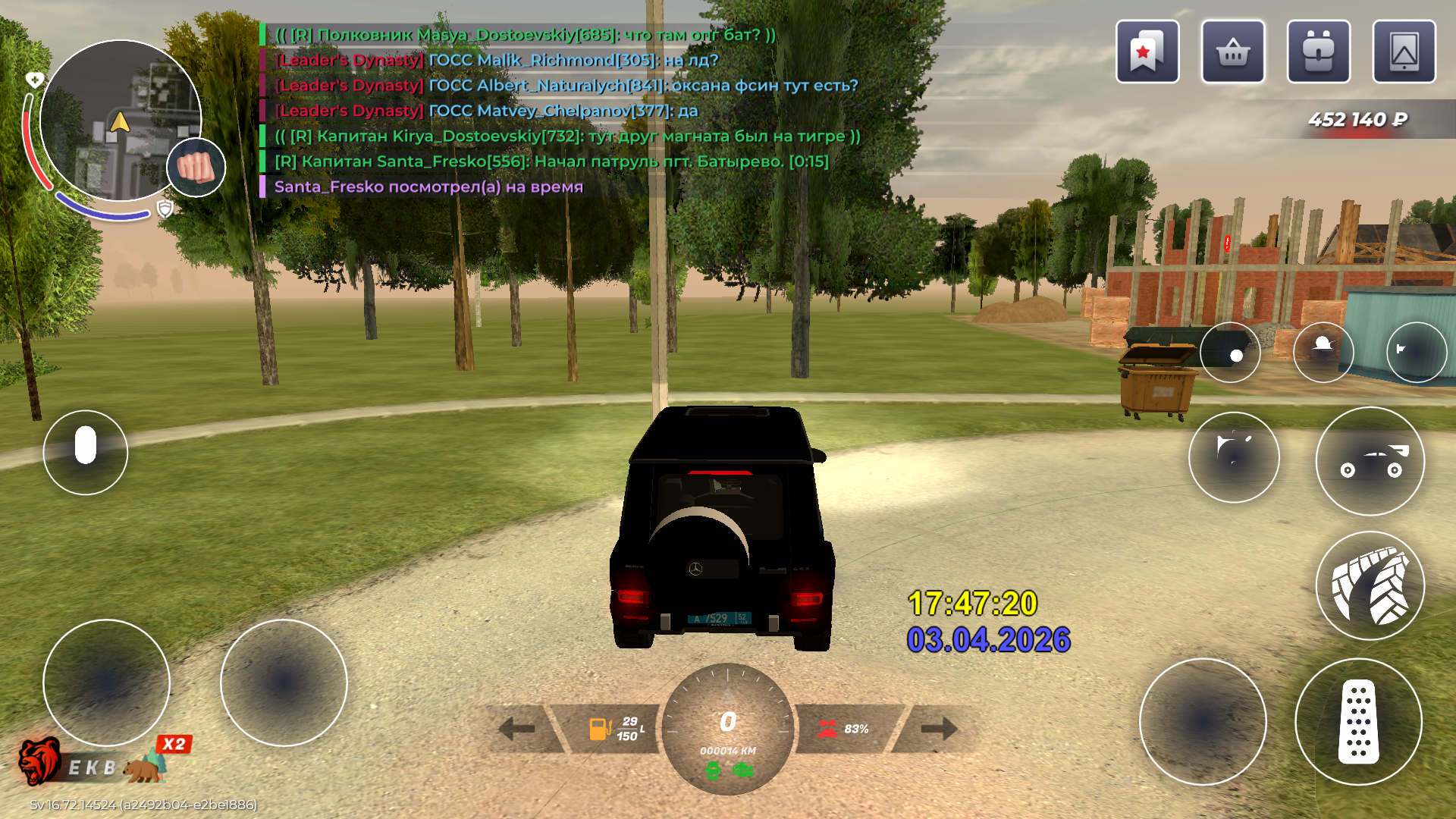
Task: Open the starred bookmark menu
Action: 1147,52
